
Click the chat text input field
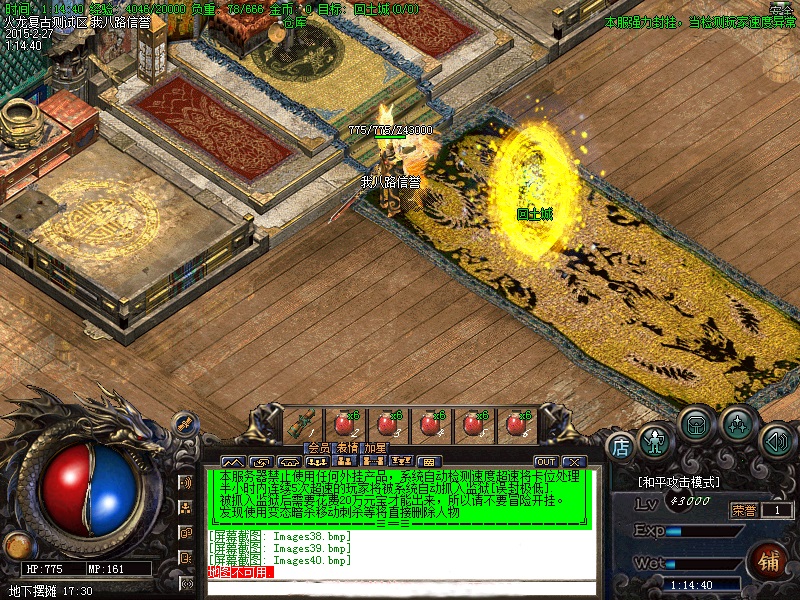(400, 588)
